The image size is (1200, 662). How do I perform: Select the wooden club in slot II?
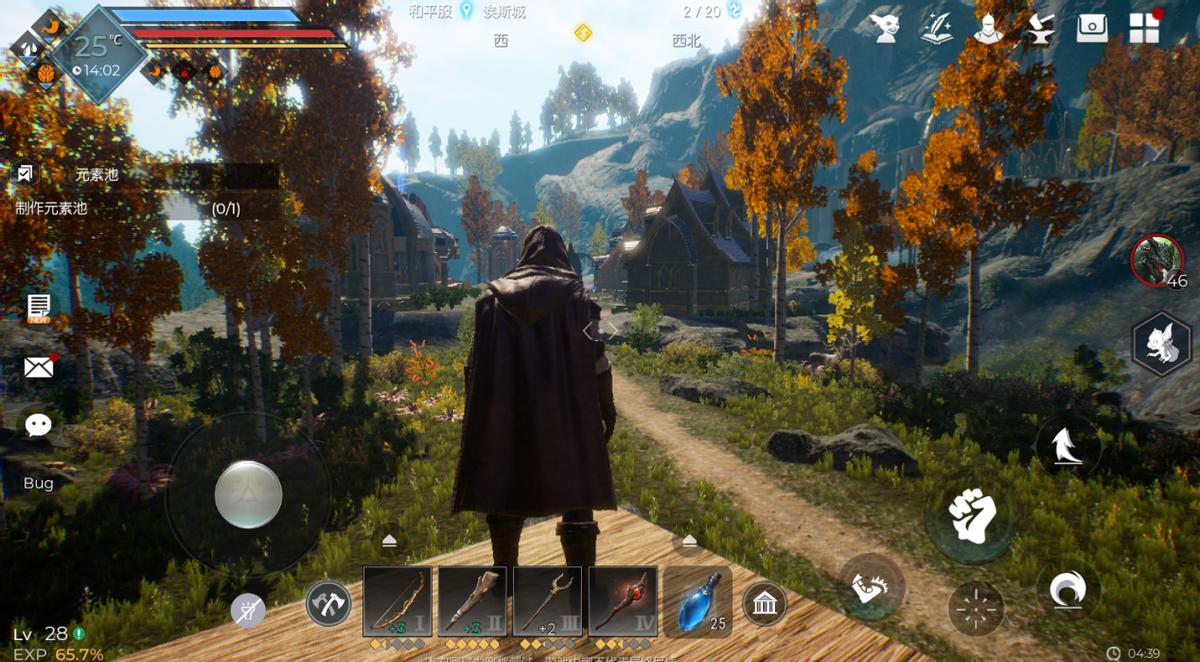(472, 602)
